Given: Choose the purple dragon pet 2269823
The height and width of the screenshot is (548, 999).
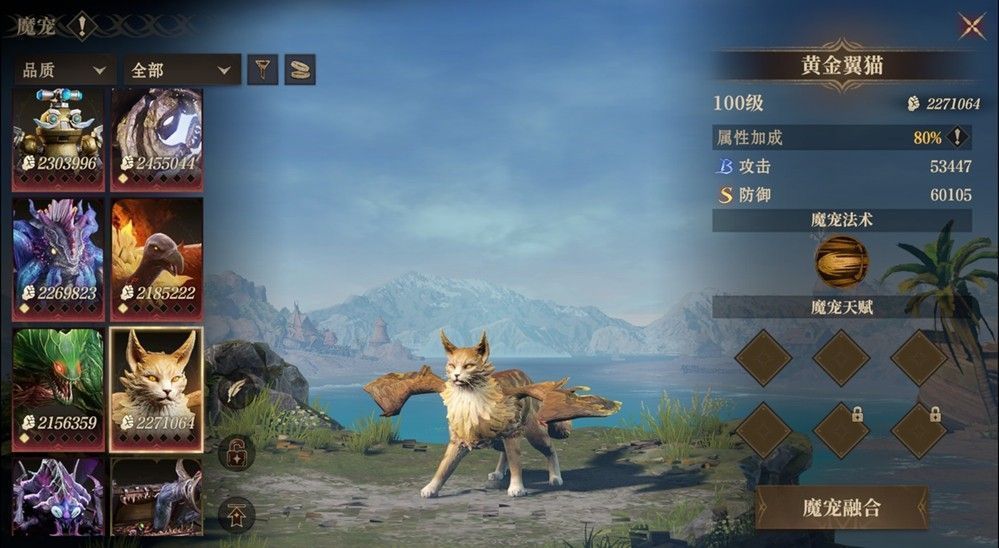Looking at the screenshot, I should (x=58, y=257).
